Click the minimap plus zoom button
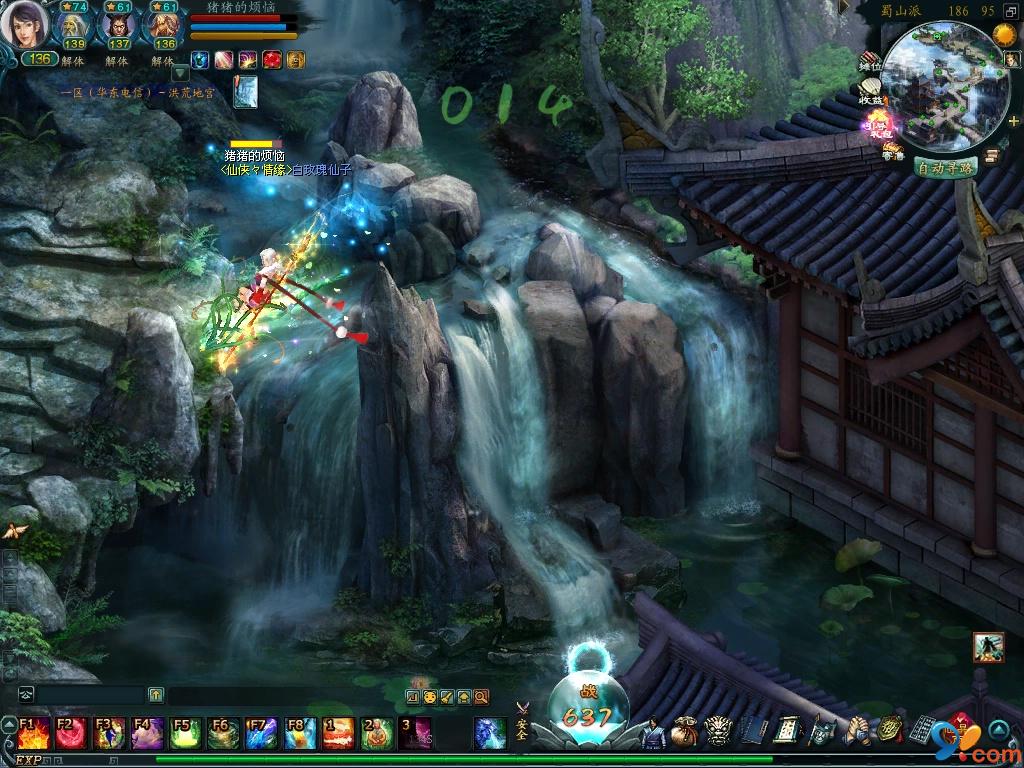This screenshot has height=768, width=1024. click(1013, 121)
